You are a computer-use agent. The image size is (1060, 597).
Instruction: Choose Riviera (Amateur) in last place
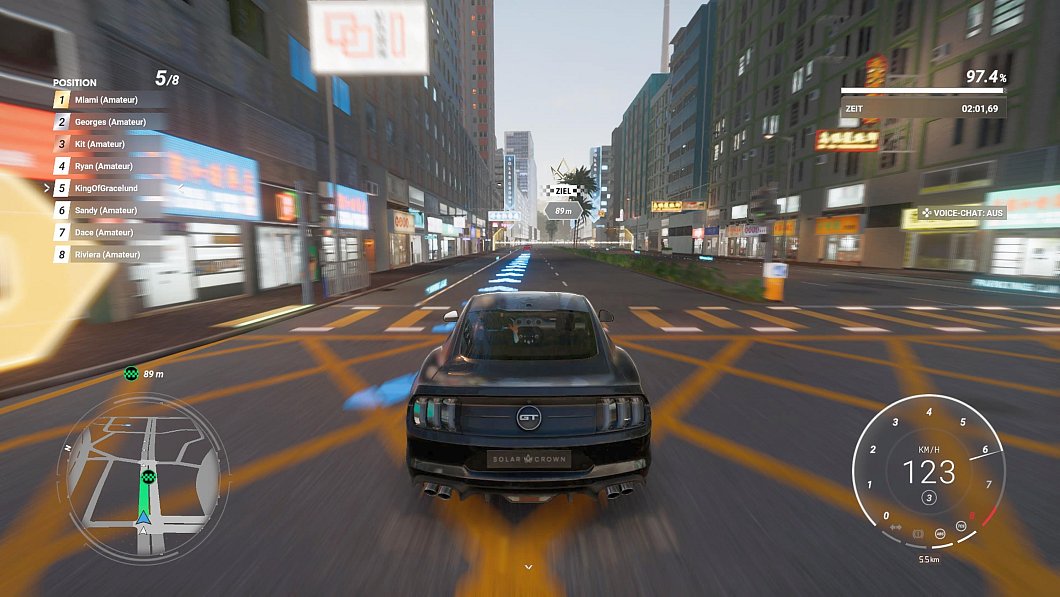(x=108, y=254)
